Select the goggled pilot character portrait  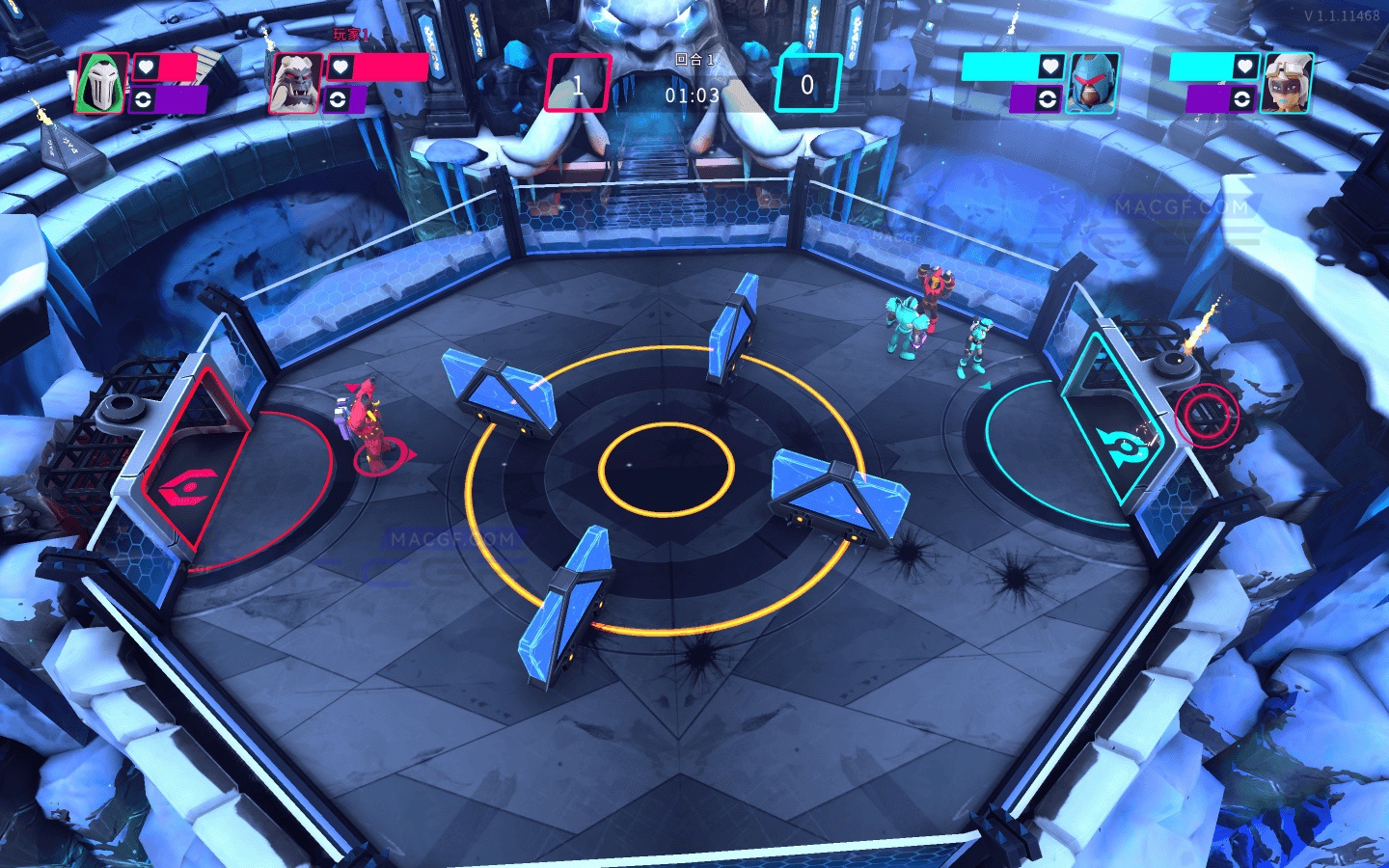1286,84
